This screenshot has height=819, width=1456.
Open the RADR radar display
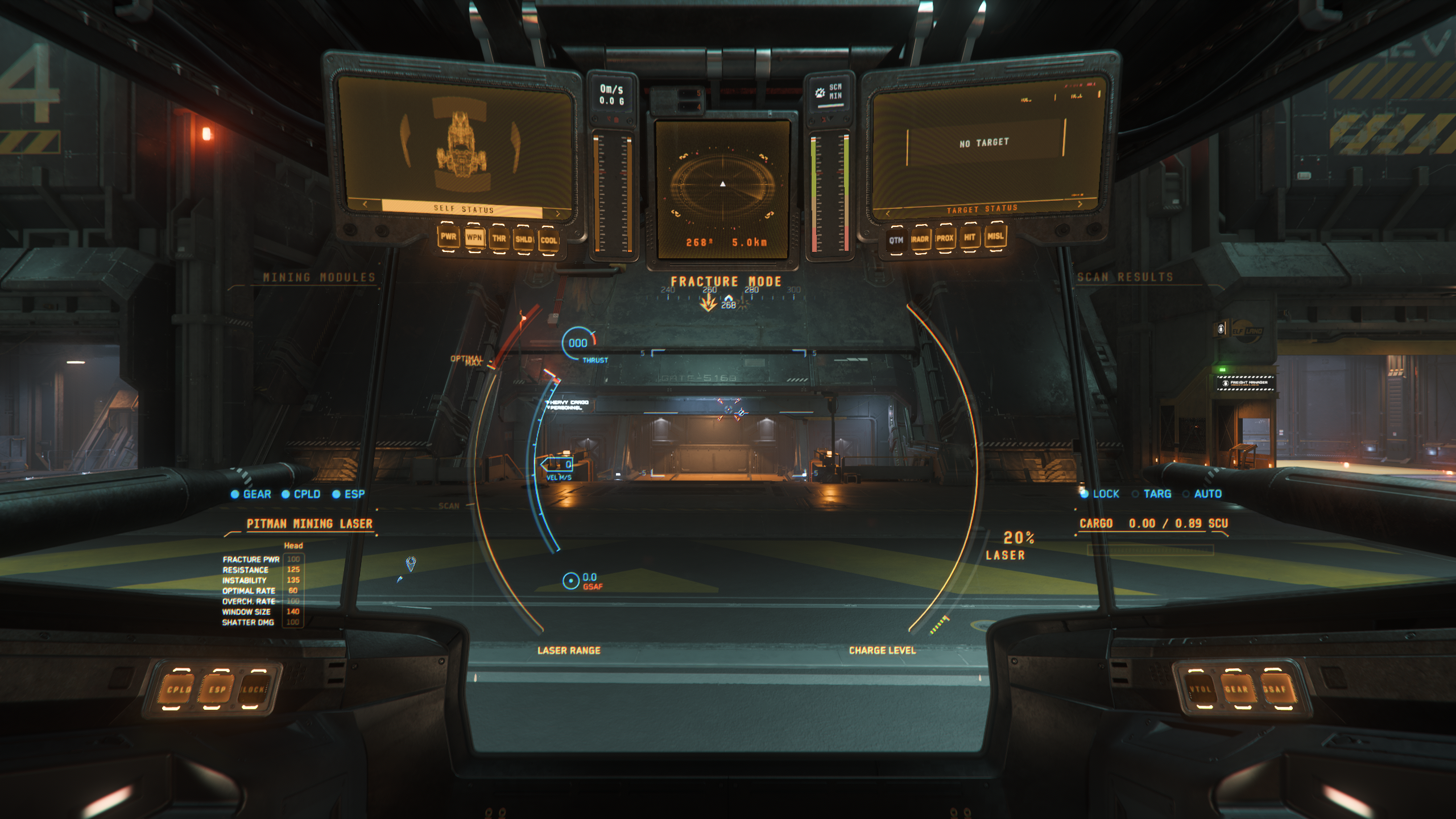(x=920, y=239)
